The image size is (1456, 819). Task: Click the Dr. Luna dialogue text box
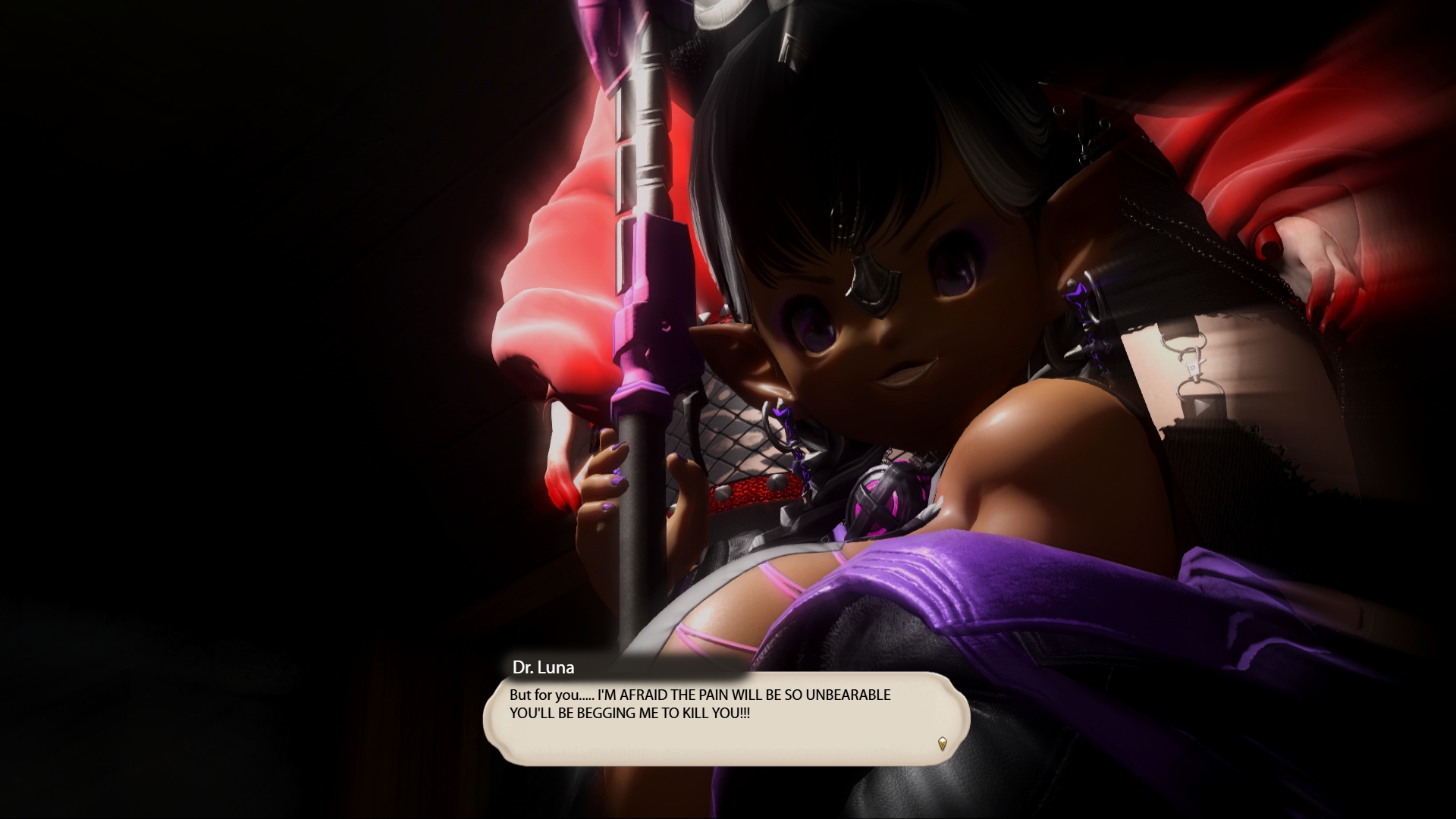(x=726, y=717)
